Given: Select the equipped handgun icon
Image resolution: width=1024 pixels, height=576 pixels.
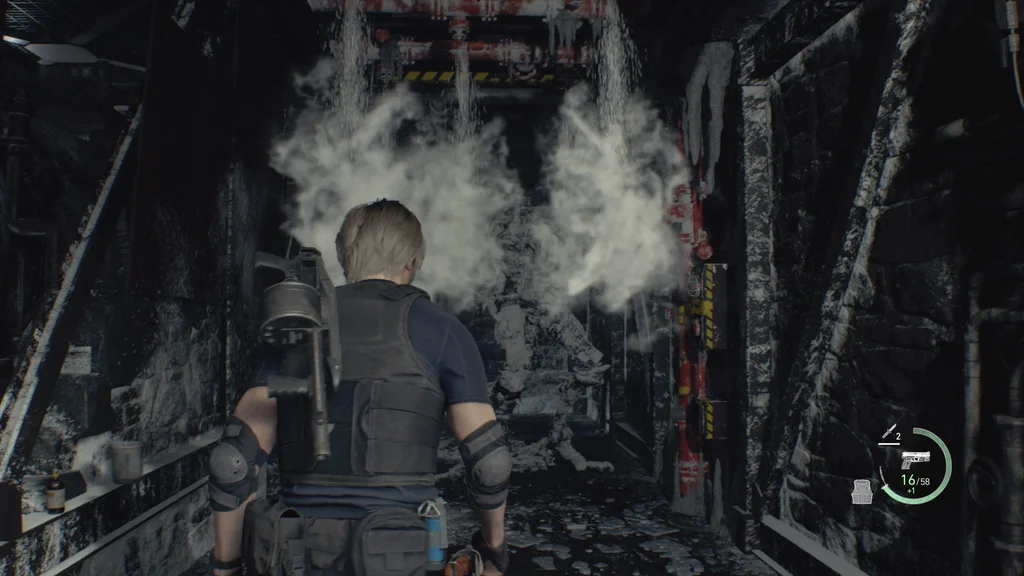Looking at the screenshot, I should pyautogui.click(x=914, y=460).
